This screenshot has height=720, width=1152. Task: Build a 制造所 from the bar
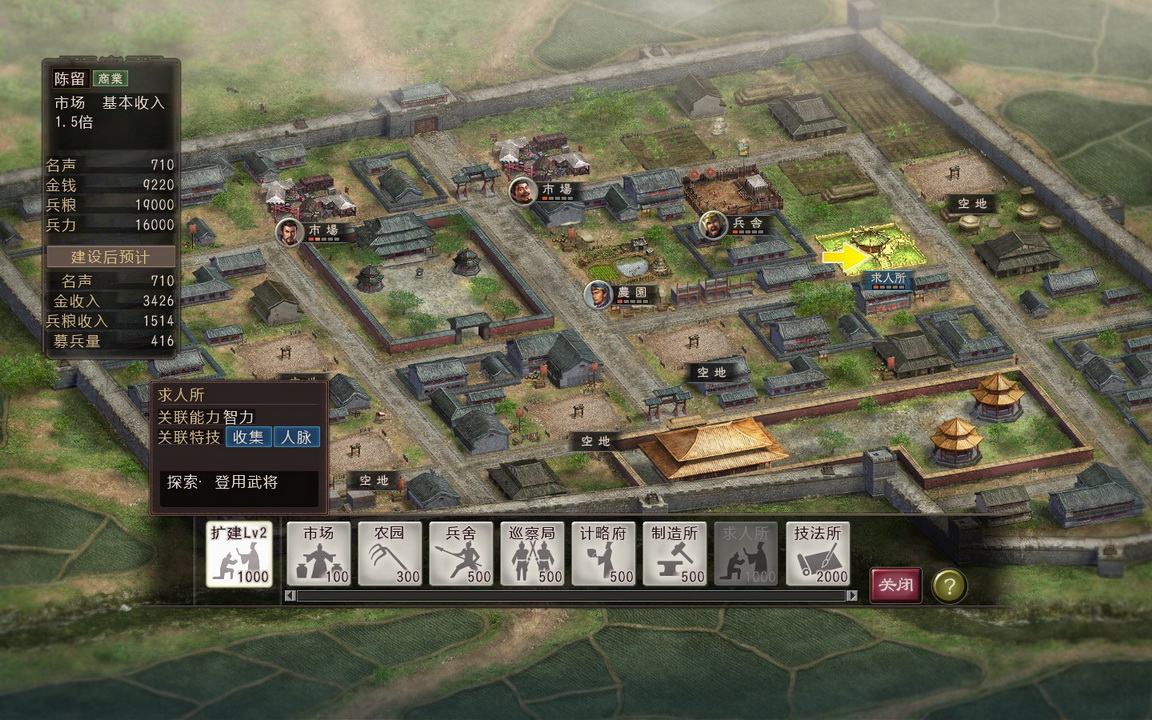pos(674,554)
